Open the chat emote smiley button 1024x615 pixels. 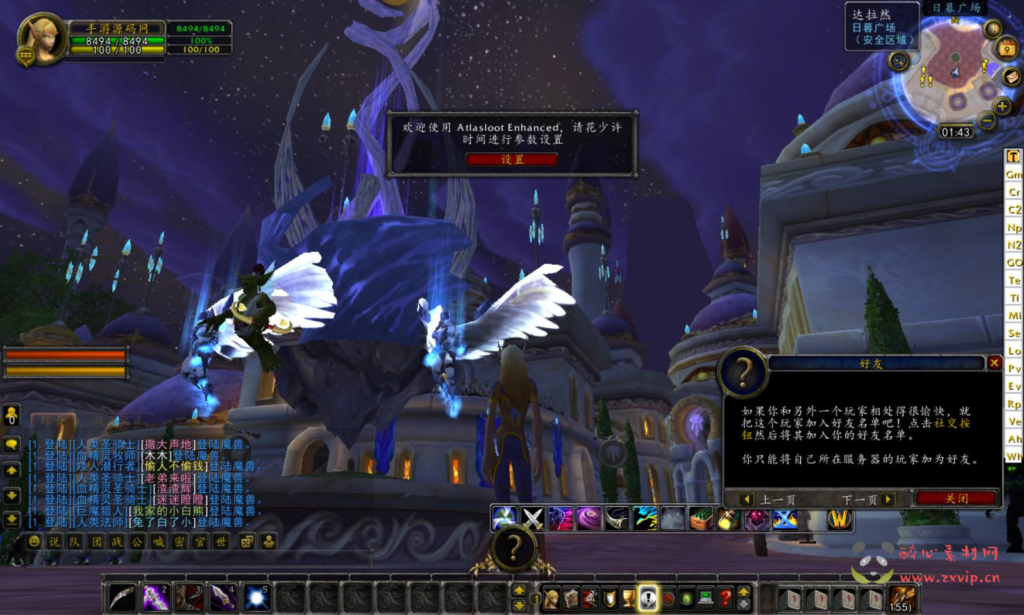(35, 541)
